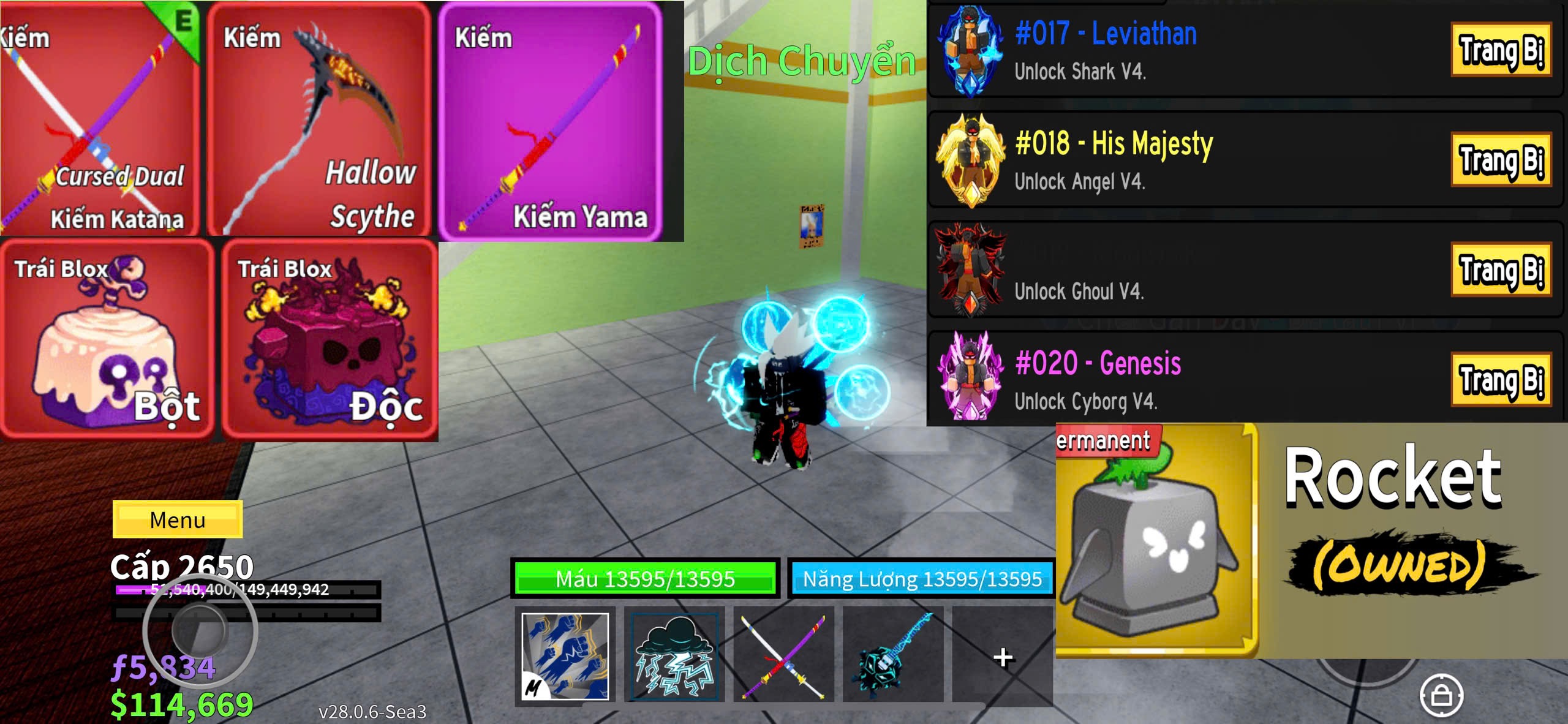Equip the crossed dual katana hotbar slot
The width and height of the screenshot is (1568, 724).
783,655
